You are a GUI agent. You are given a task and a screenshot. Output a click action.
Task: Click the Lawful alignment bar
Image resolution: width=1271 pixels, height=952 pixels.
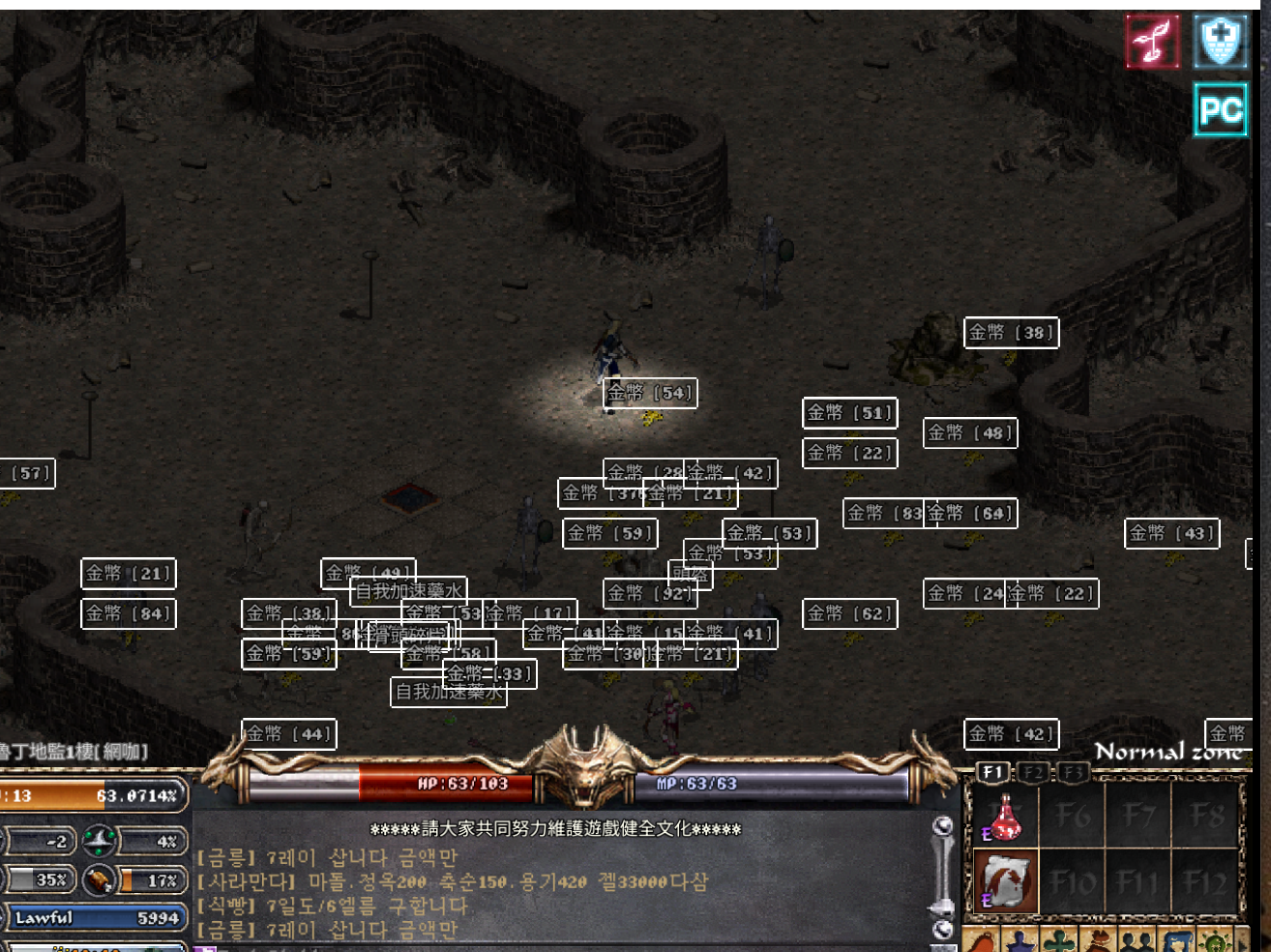(x=94, y=917)
